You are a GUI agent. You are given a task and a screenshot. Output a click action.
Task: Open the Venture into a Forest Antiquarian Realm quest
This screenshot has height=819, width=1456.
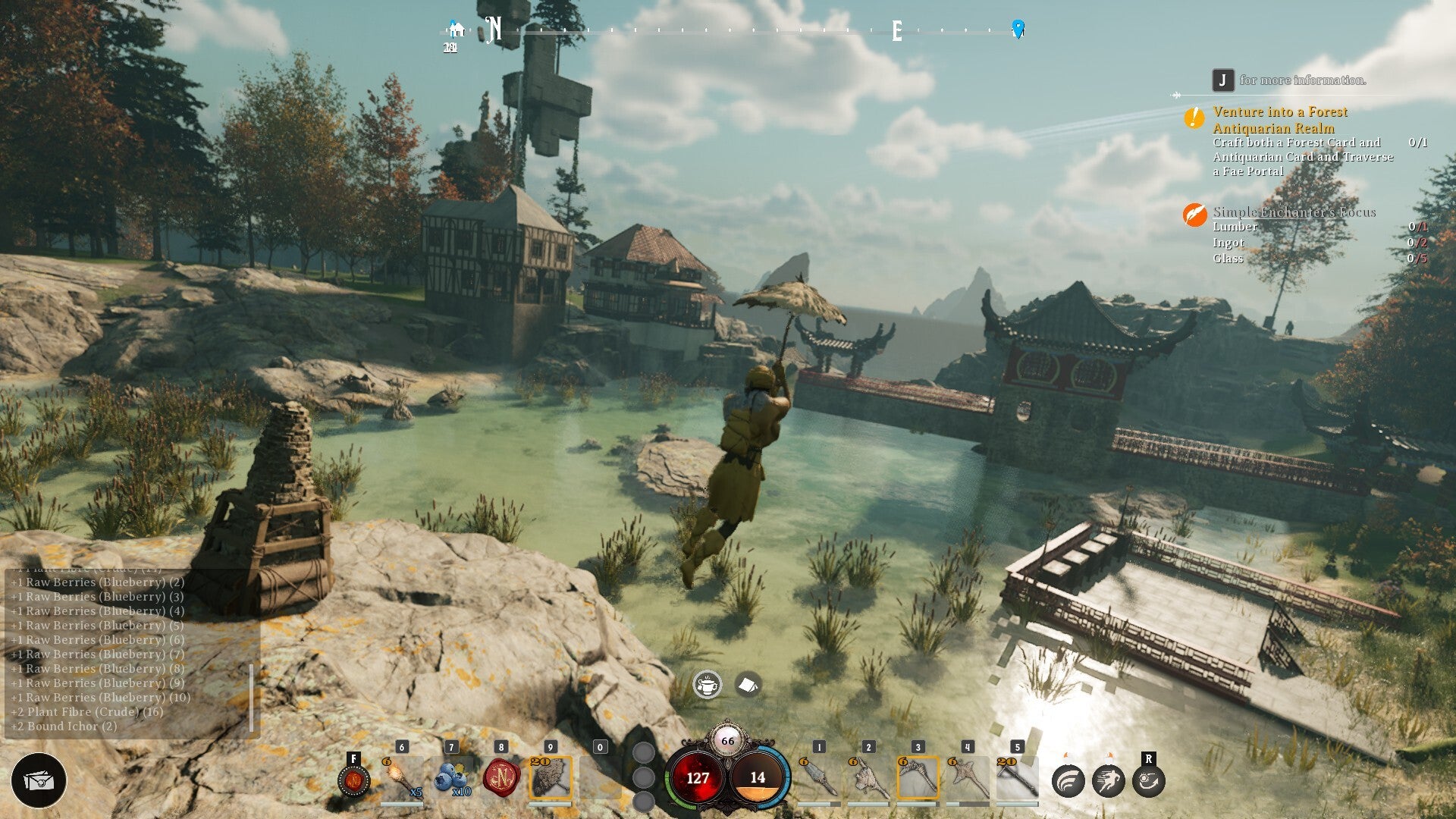point(1280,120)
